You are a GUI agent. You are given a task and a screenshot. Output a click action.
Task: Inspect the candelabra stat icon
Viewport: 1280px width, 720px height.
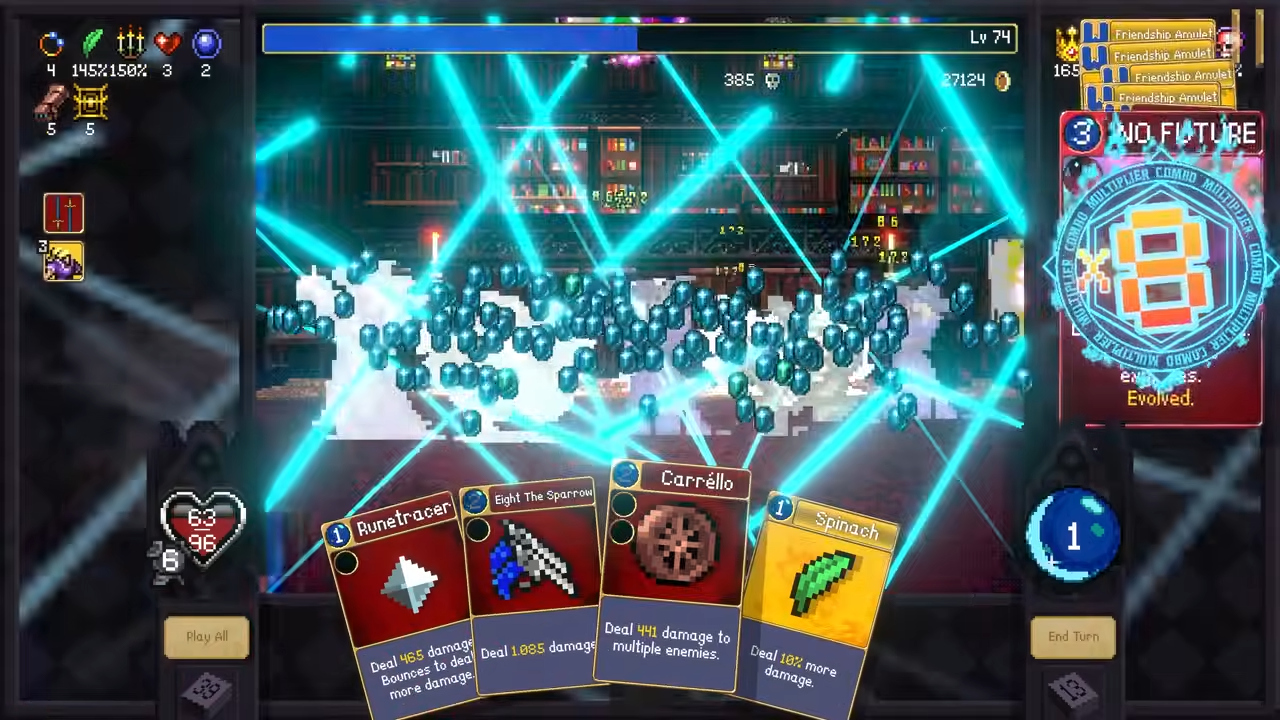pos(131,43)
